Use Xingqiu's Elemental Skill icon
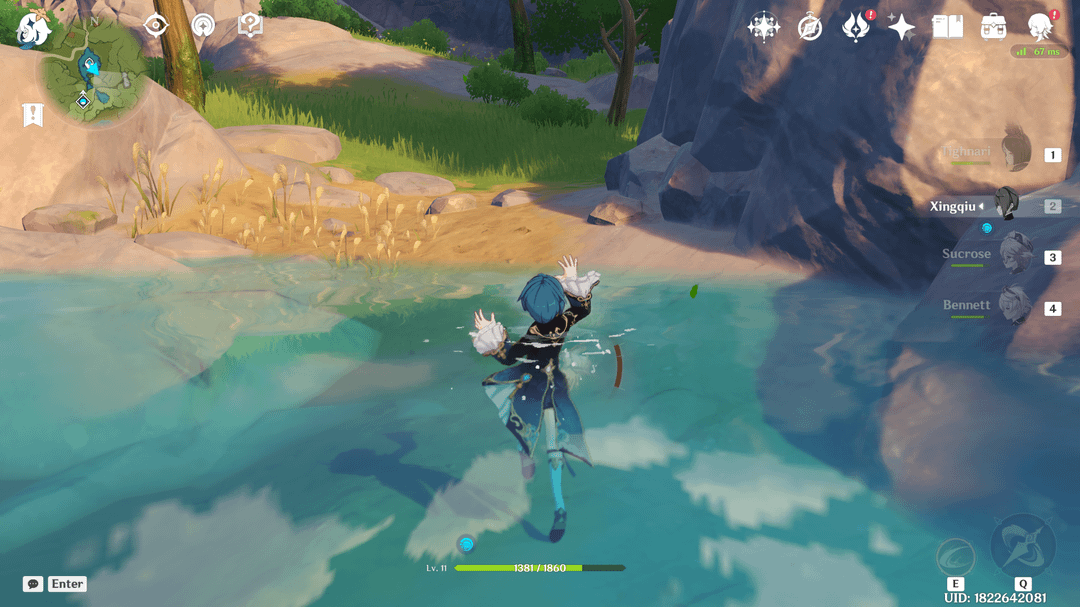The height and width of the screenshot is (607, 1080). pos(955,556)
